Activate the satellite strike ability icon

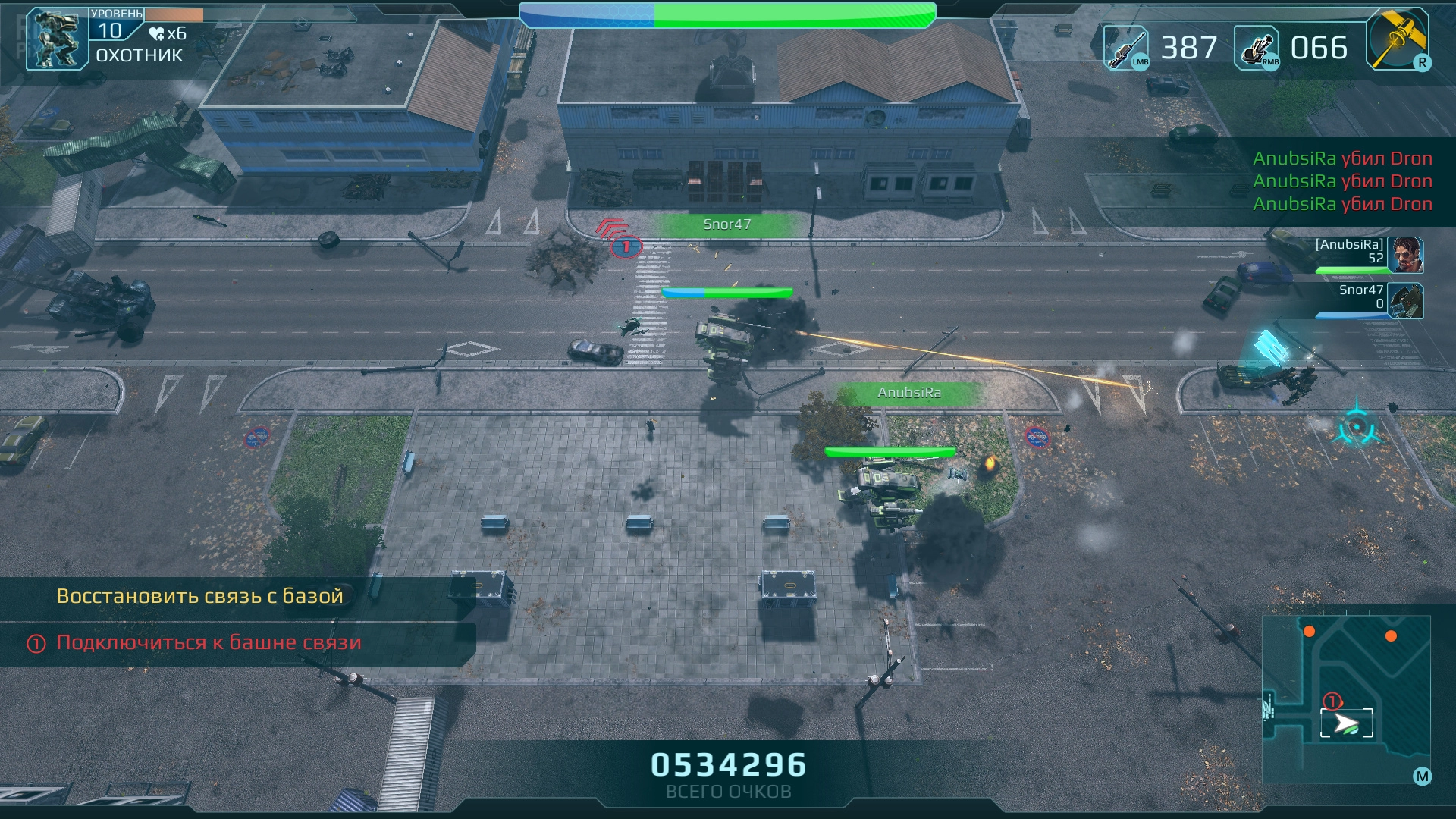pyautogui.click(x=1397, y=39)
